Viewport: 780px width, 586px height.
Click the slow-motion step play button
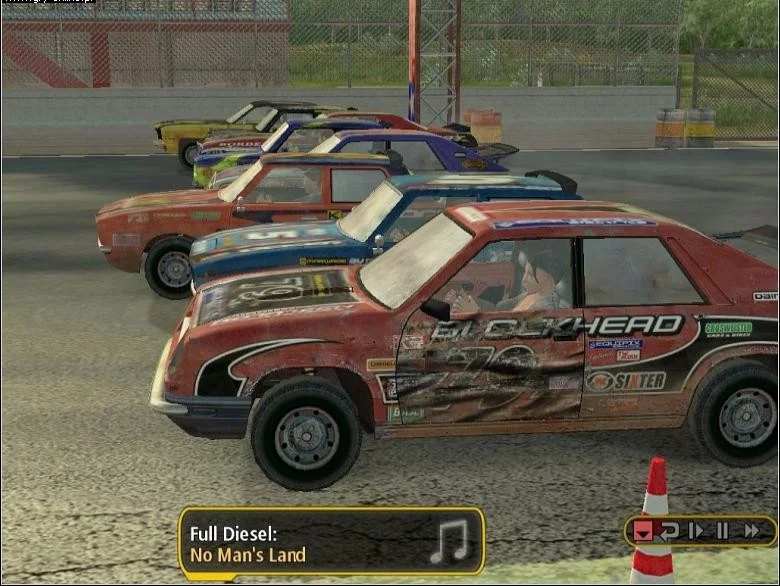(x=696, y=531)
